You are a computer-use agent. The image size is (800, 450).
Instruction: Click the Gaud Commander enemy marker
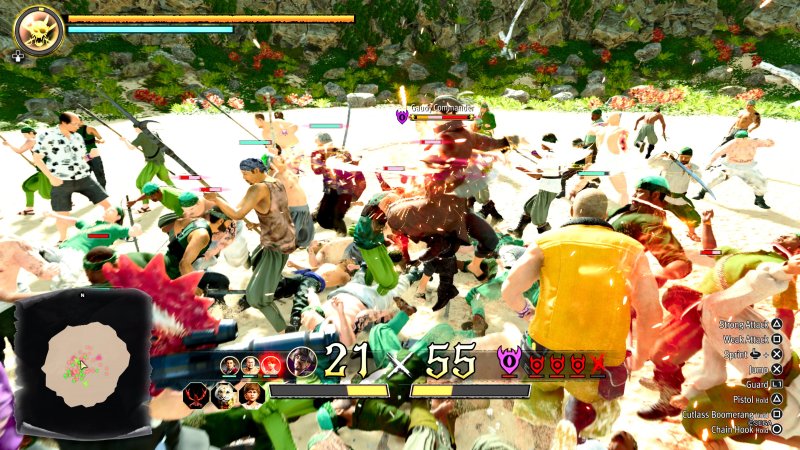pos(403,117)
